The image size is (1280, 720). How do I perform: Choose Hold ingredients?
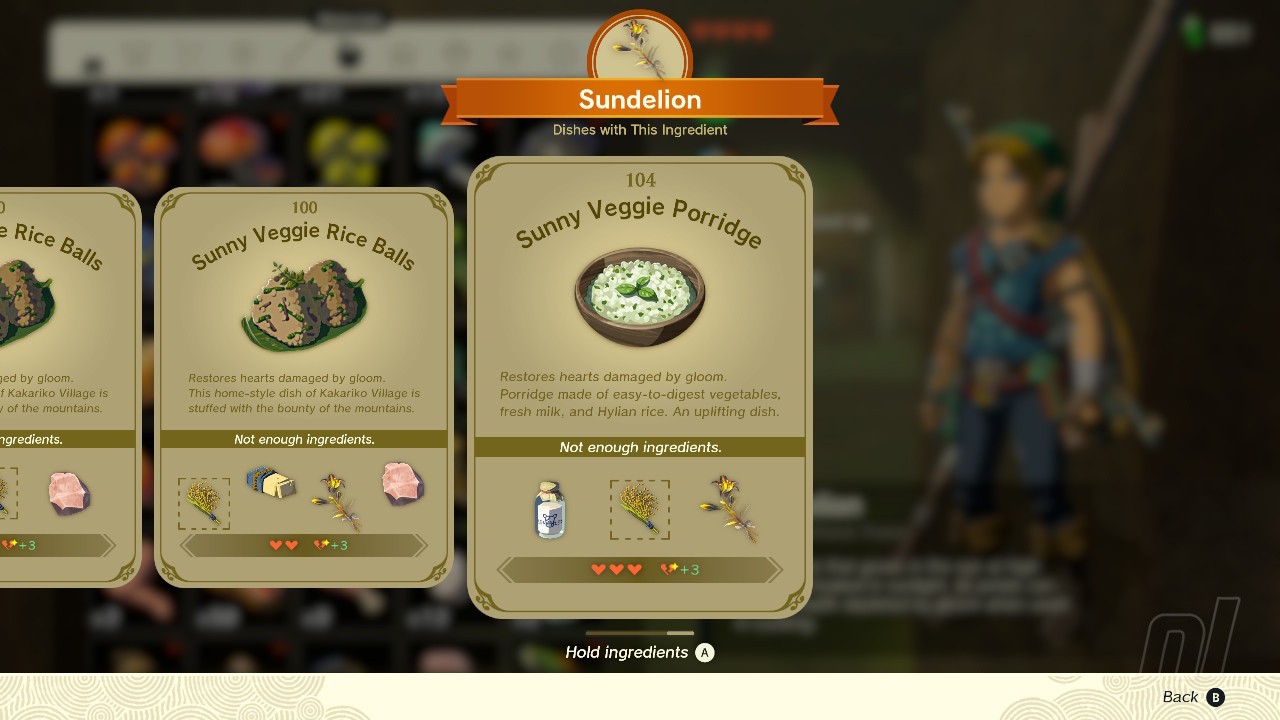click(640, 653)
